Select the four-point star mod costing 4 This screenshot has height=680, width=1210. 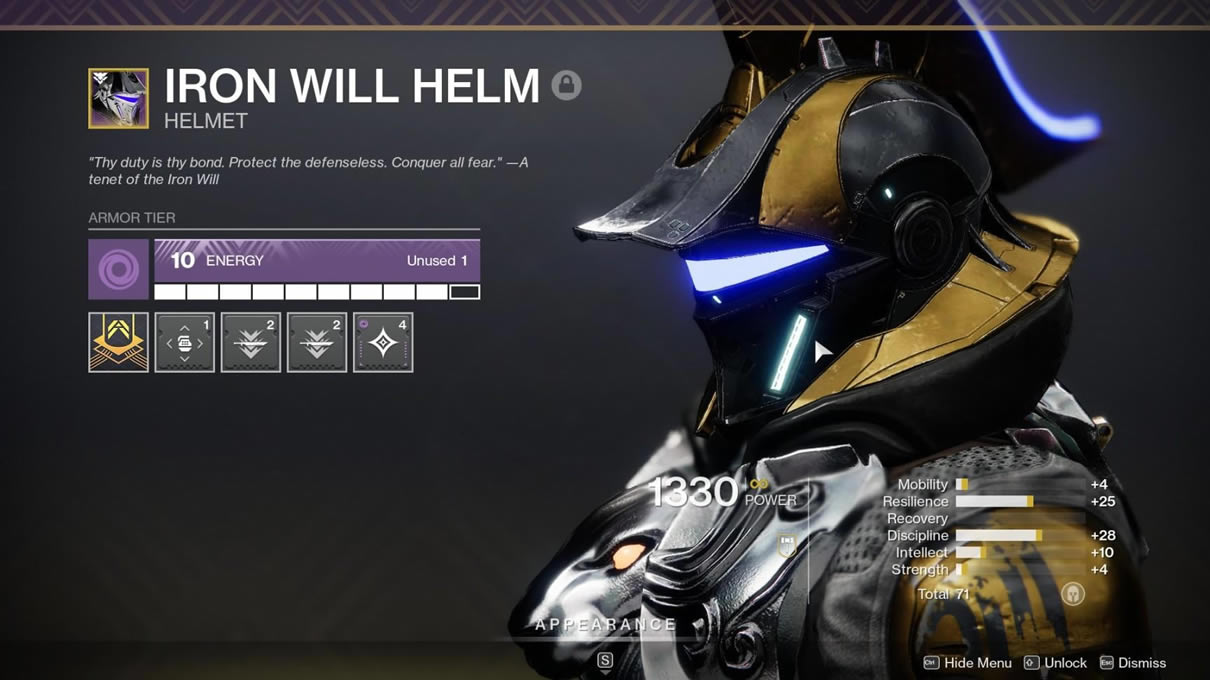click(x=383, y=342)
